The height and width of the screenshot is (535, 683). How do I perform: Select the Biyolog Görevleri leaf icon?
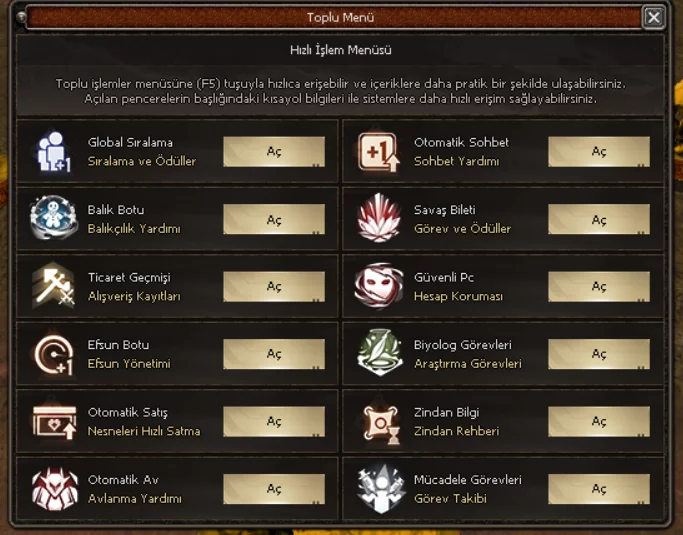pos(380,354)
